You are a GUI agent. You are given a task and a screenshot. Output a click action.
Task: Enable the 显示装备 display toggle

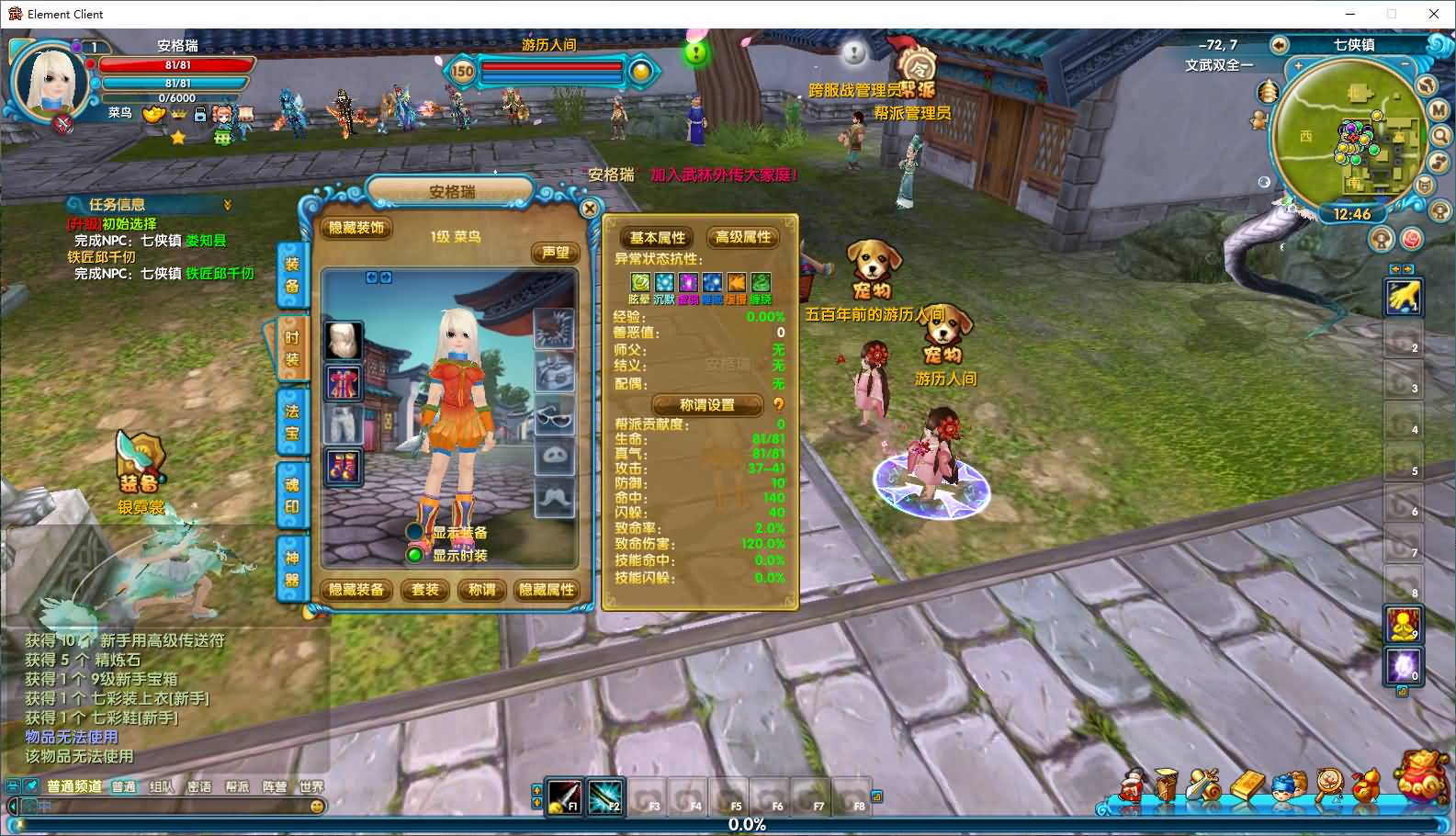click(414, 533)
